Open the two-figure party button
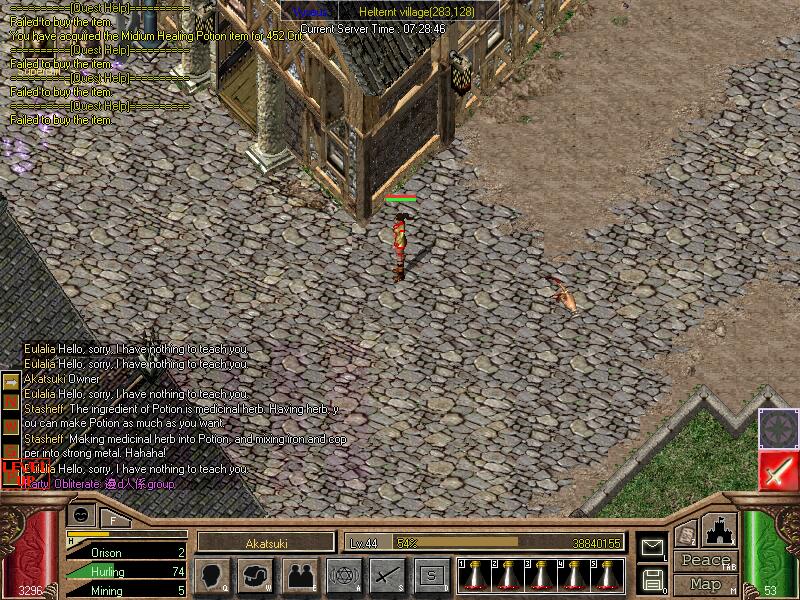The image size is (800, 600). point(300,575)
